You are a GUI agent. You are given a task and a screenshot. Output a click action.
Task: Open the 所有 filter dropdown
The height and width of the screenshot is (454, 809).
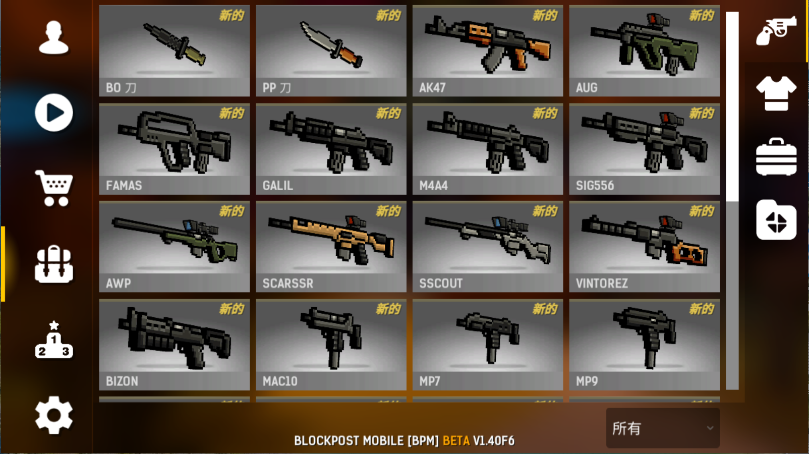662,428
